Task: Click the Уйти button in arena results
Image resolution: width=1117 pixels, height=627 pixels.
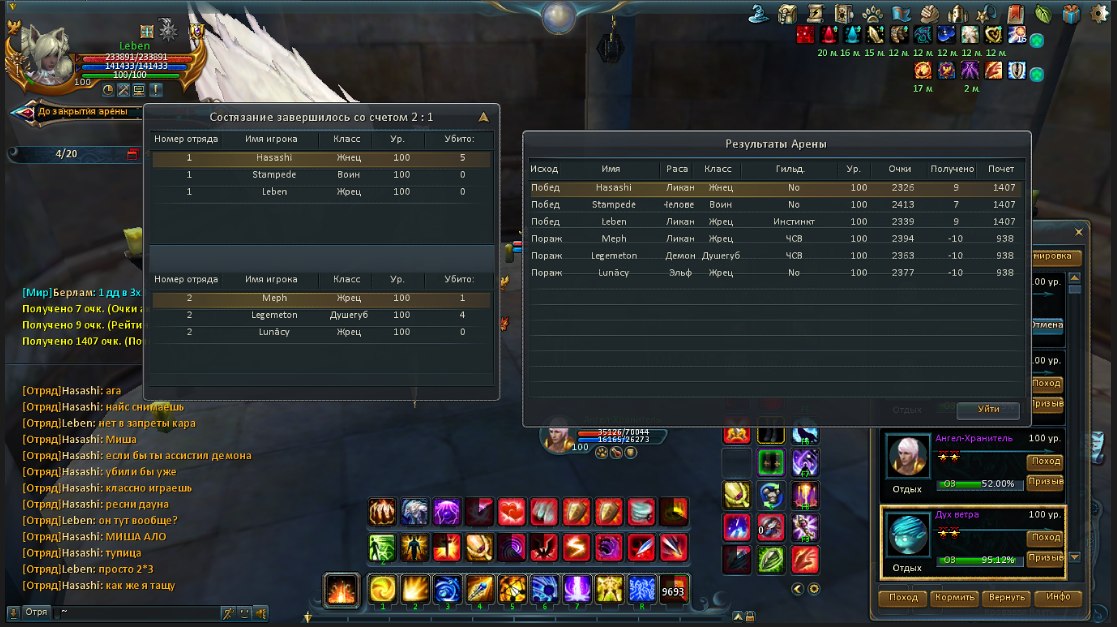Action: click(x=988, y=410)
